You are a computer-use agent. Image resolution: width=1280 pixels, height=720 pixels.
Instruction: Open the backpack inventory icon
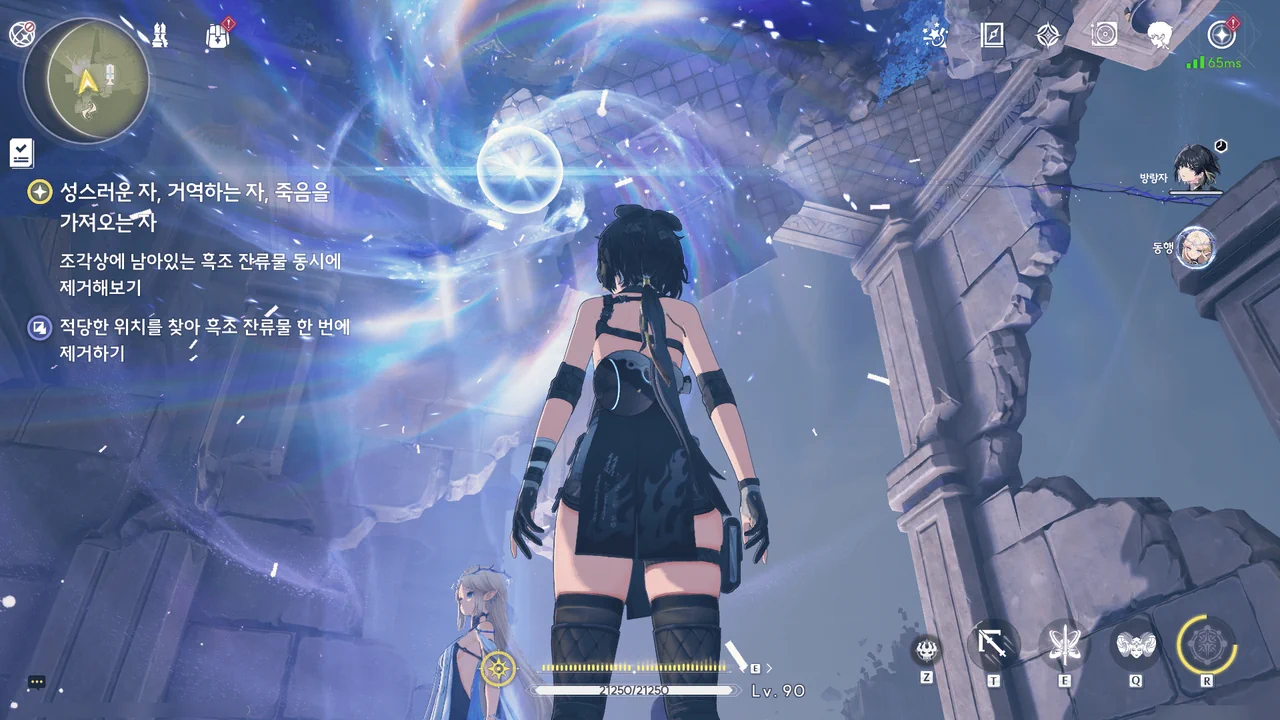[218, 36]
